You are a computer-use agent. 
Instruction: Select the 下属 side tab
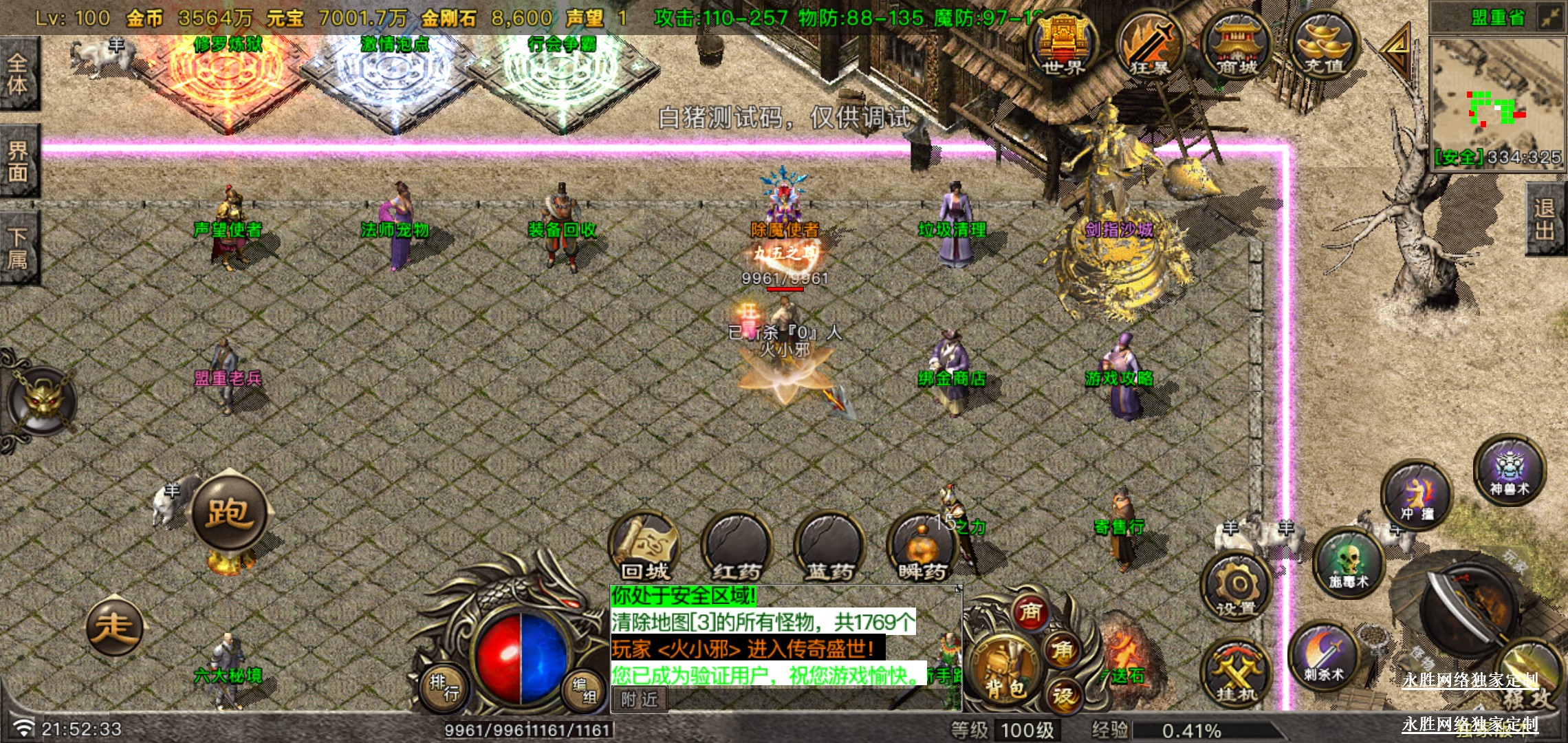(x=18, y=248)
